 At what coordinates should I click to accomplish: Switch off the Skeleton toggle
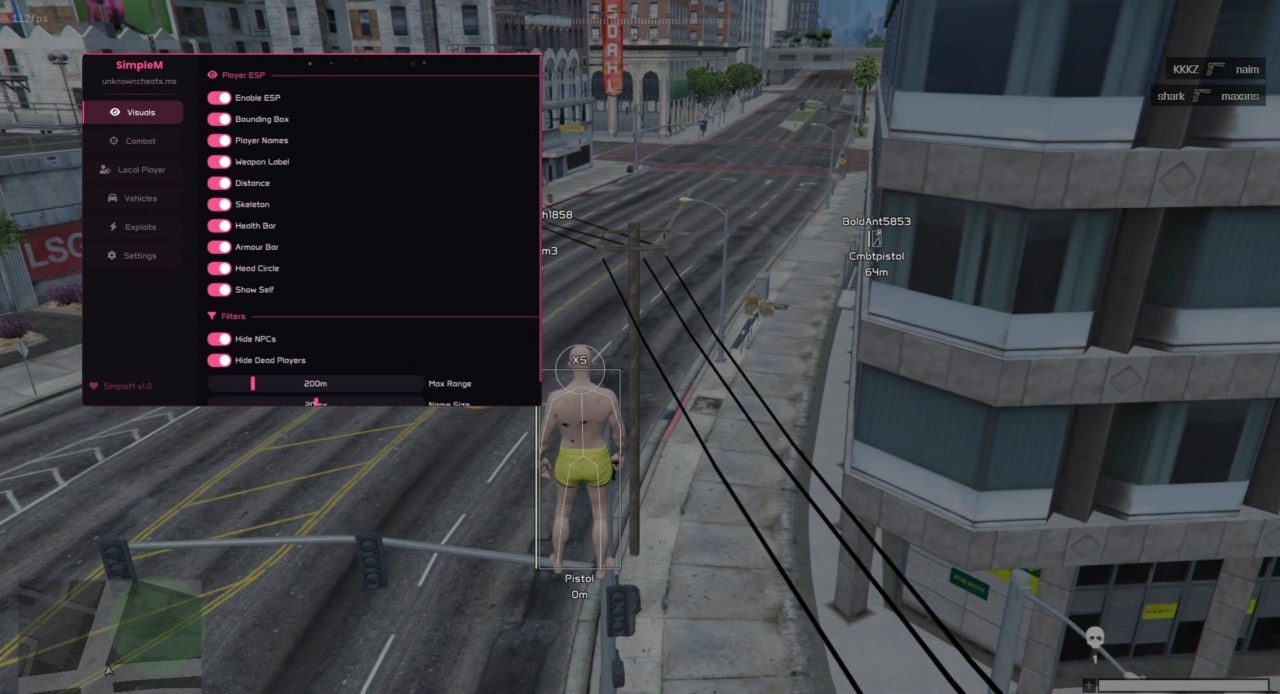(x=219, y=204)
